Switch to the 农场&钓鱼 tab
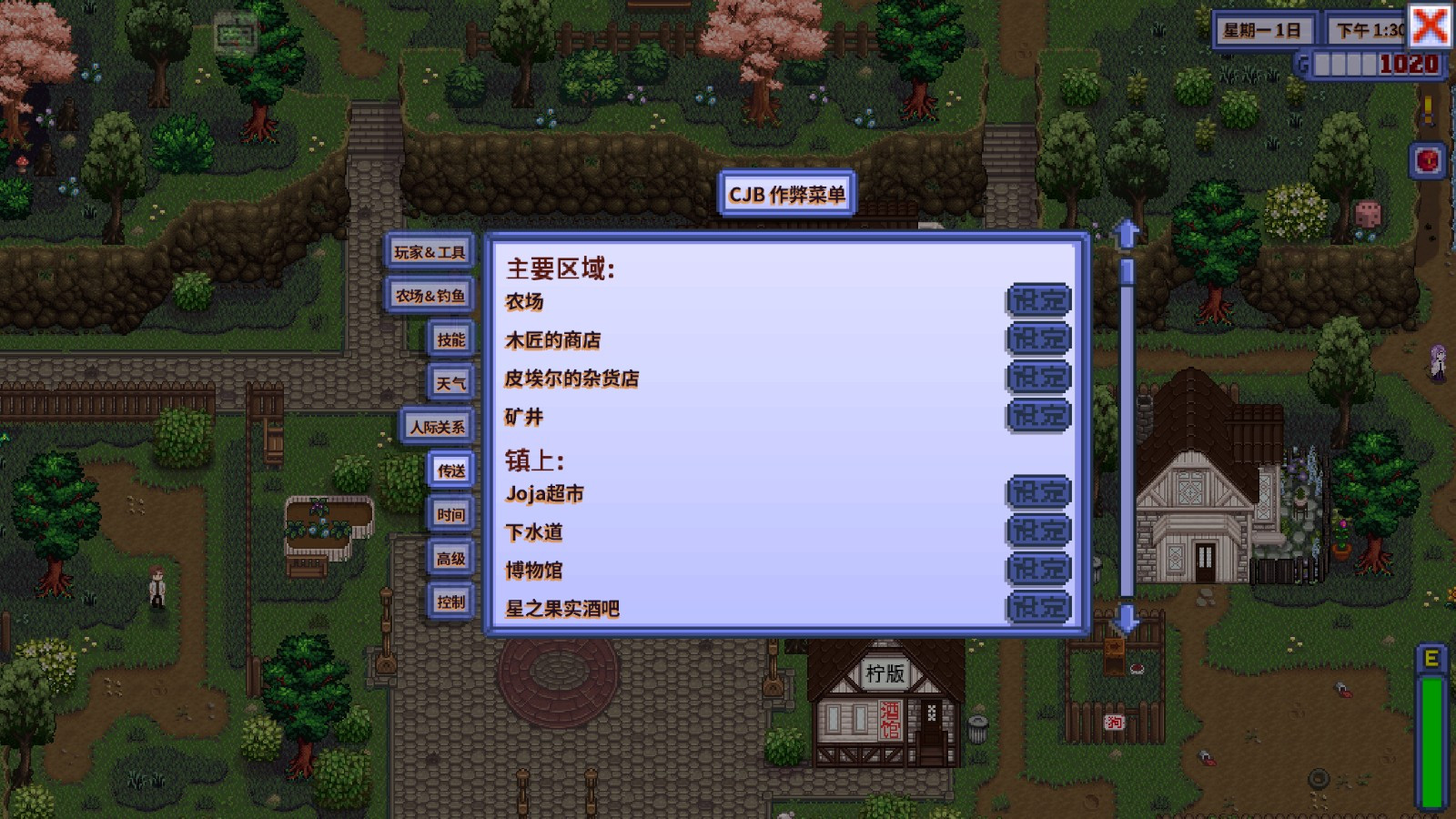The image size is (1456, 819). [x=429, y=295]
